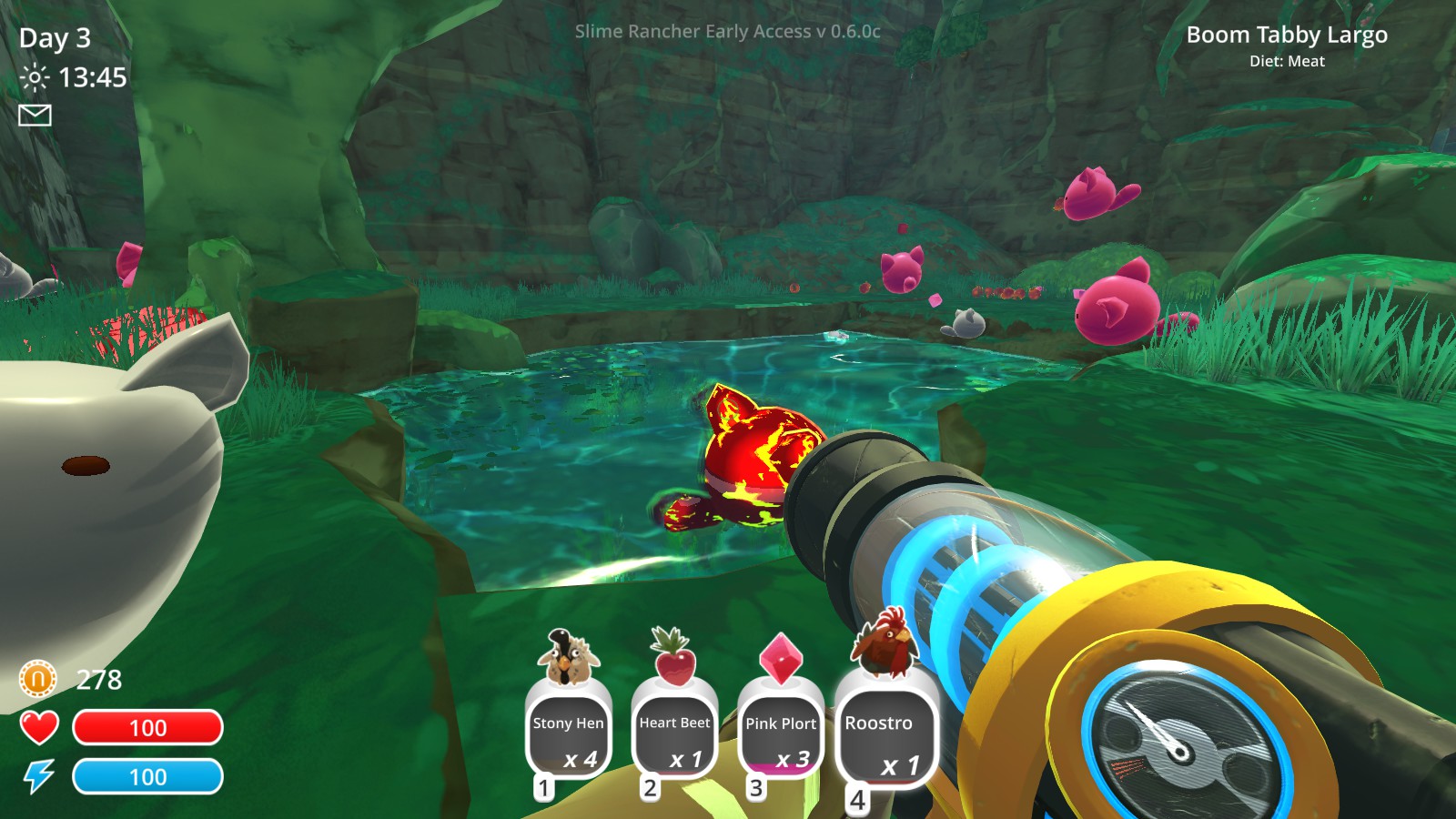Click the Day 3 label
The image size is (1456, 819).
57,38
